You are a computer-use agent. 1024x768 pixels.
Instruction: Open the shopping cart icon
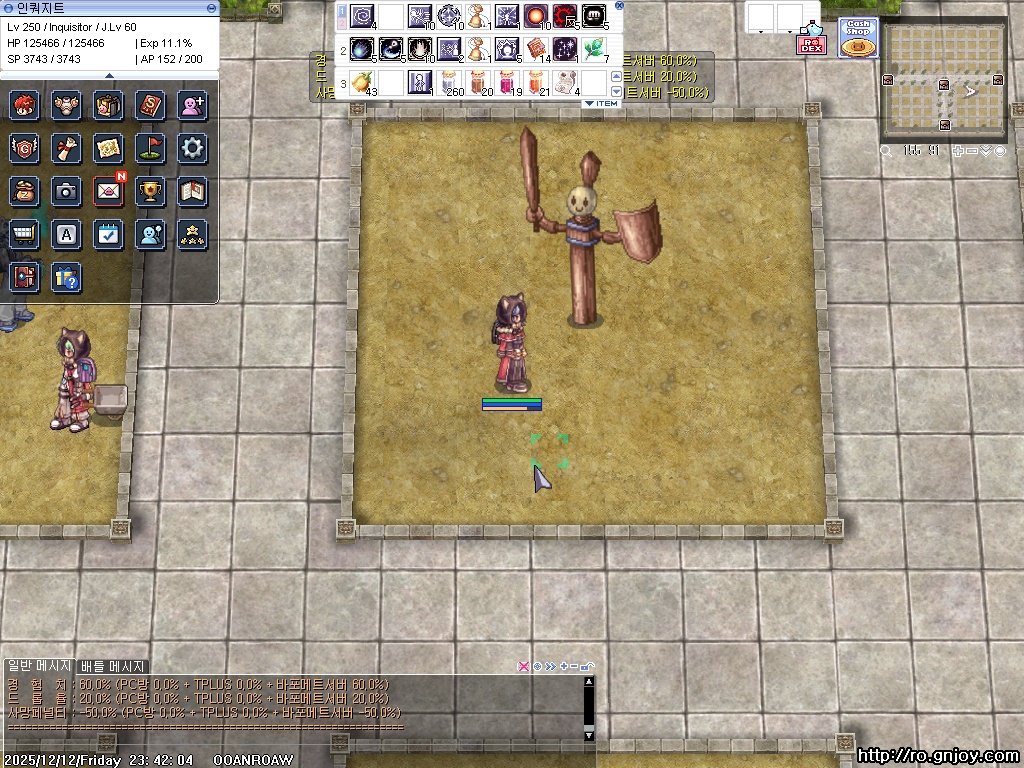pos(24,234)
